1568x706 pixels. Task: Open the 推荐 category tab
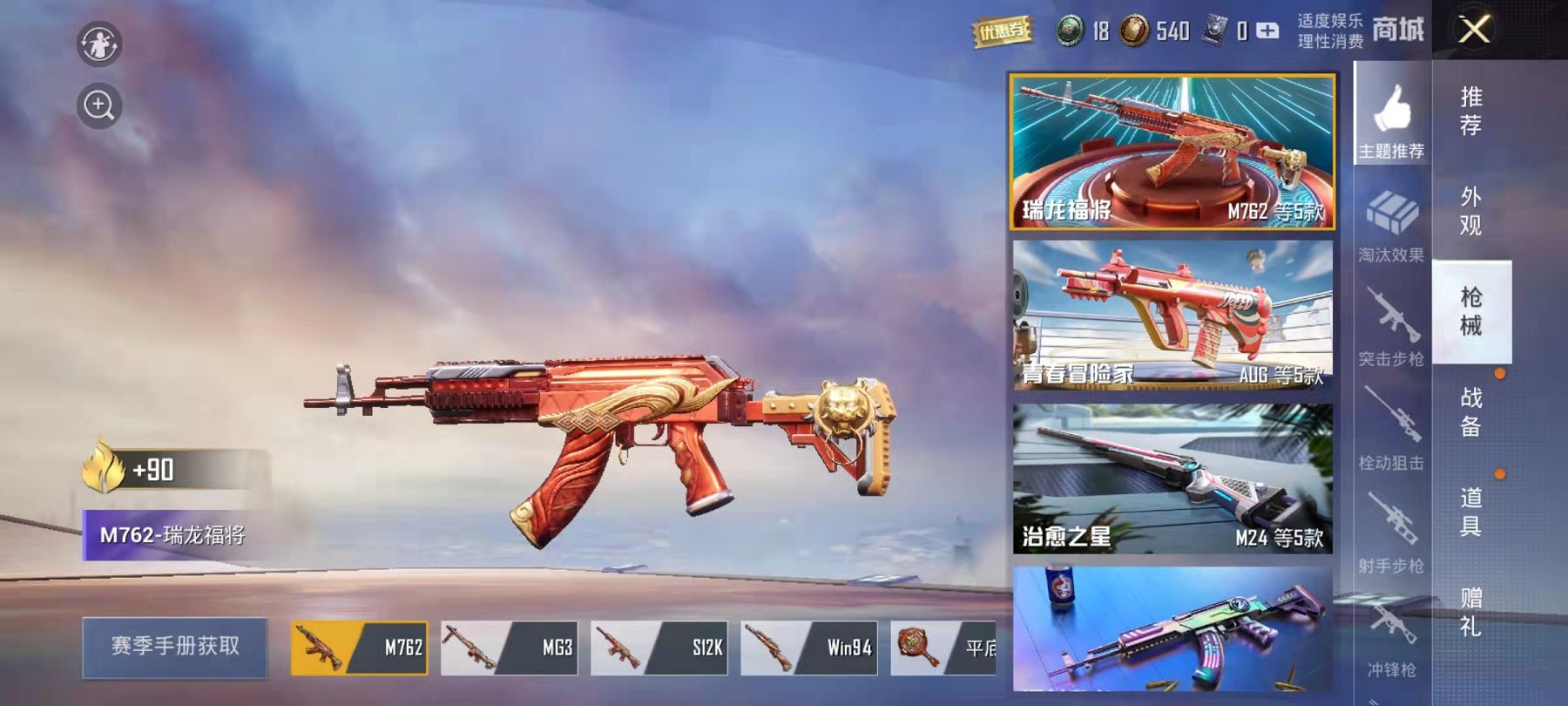point(1470,111)
